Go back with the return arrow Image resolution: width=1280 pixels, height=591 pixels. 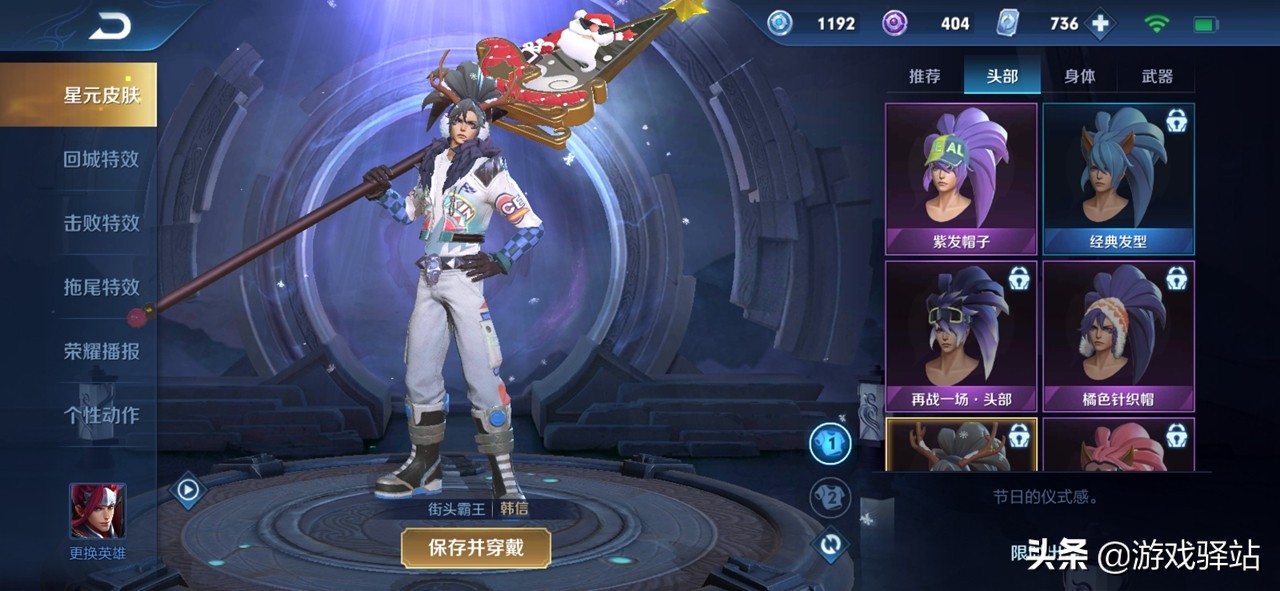(110, 27)
